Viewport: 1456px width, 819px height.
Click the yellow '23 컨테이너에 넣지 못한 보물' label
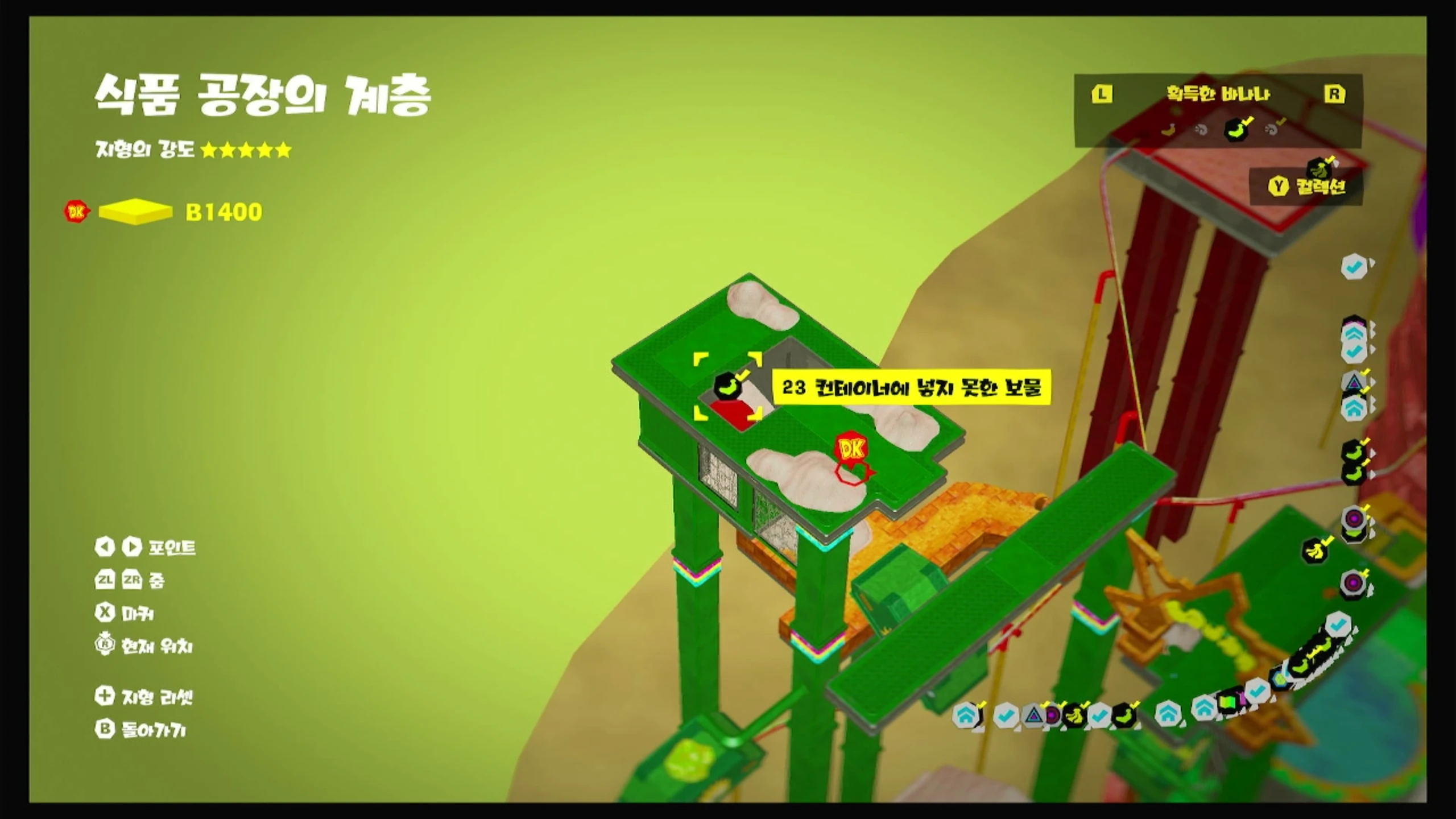tap(911, 388)
